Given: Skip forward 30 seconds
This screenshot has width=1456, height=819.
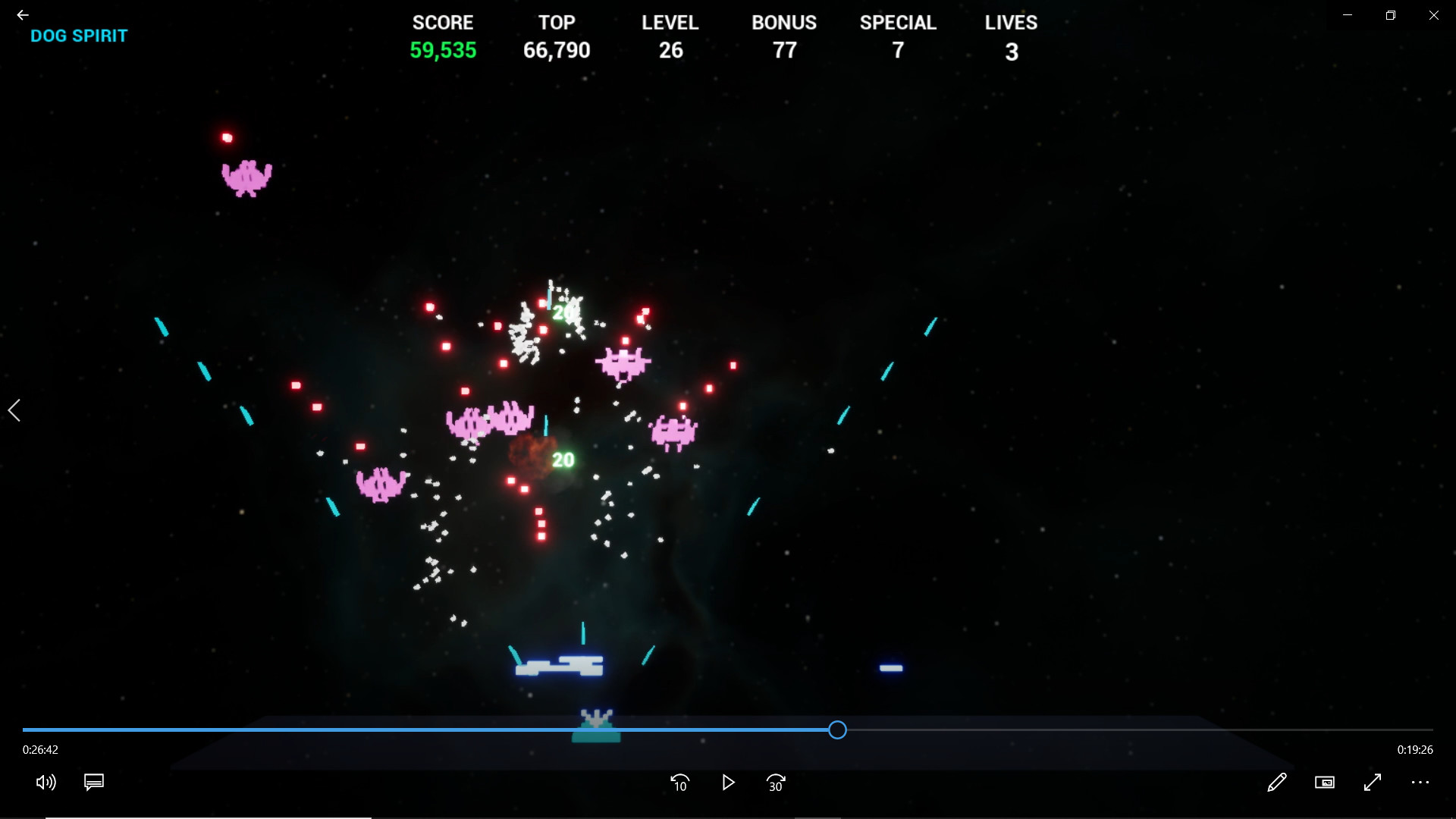Looking at the screenshot, I should click(776, 783).
